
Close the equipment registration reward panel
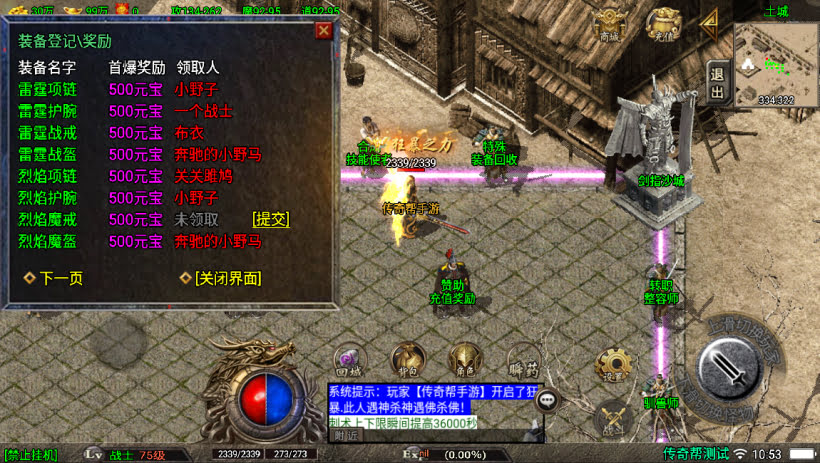[323, 30]
